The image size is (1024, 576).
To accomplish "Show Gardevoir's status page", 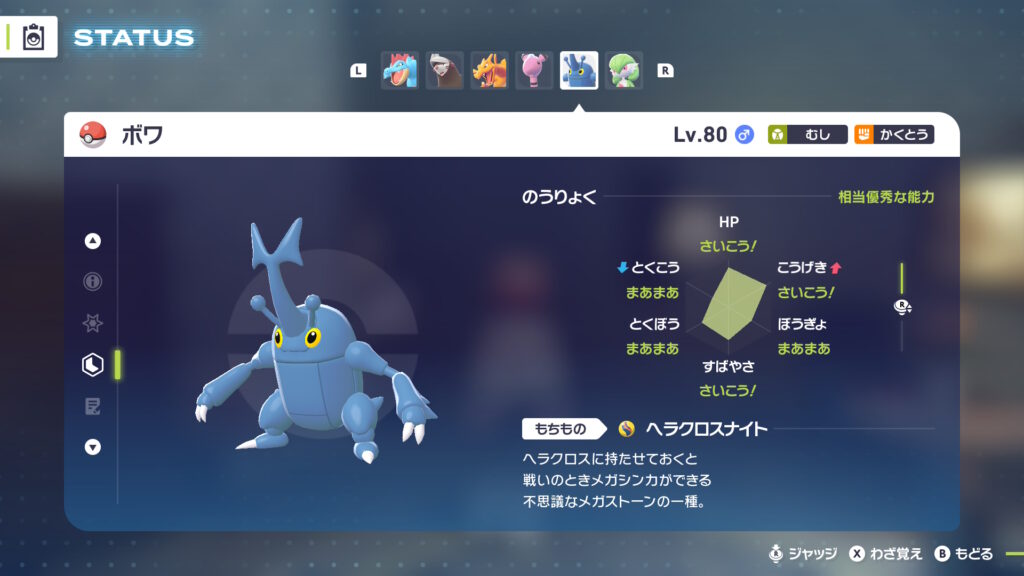I will point(624,70).
